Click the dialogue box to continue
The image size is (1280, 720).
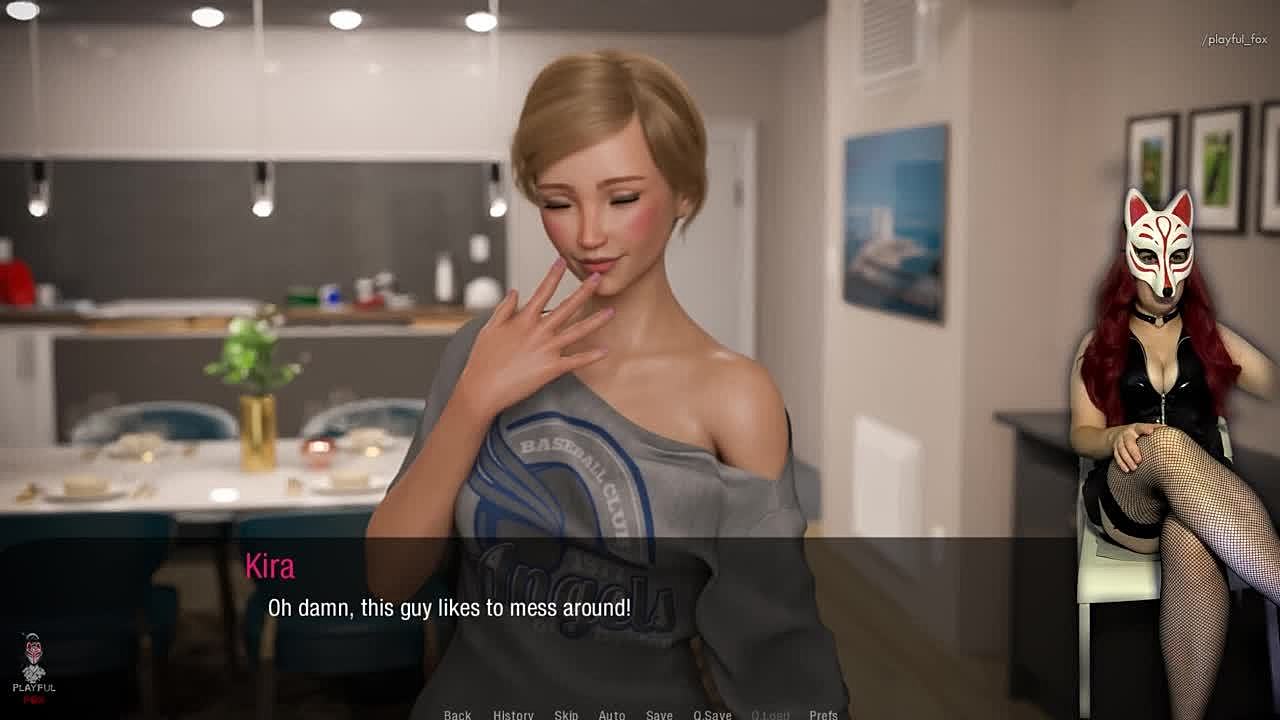pyautogui.click(x=640, y=620)
